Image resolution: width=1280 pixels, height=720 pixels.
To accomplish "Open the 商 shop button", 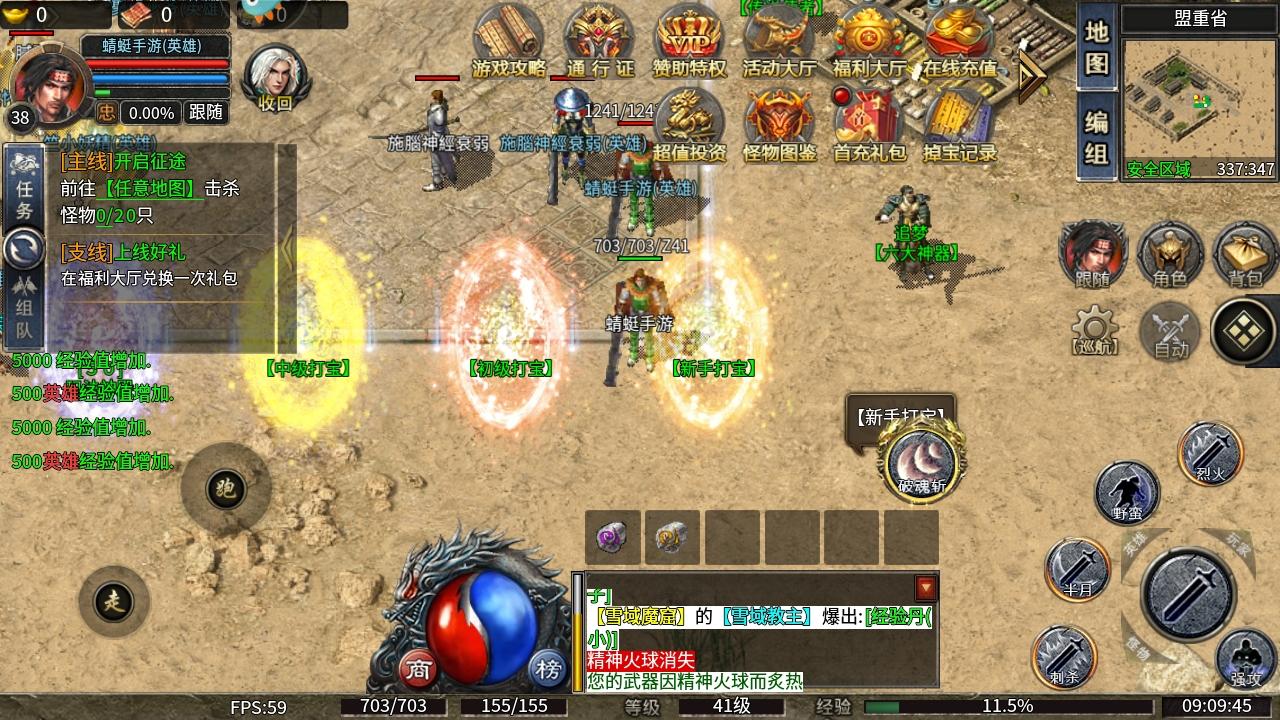I will pos(419,668).
